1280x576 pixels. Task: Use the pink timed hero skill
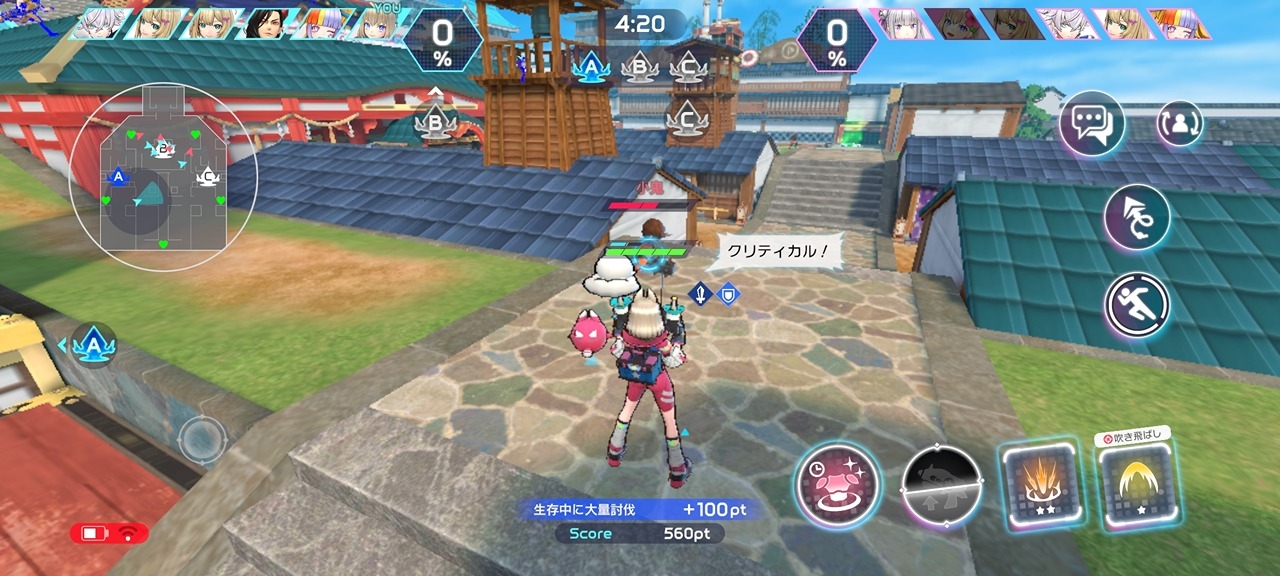pos(837,485)
